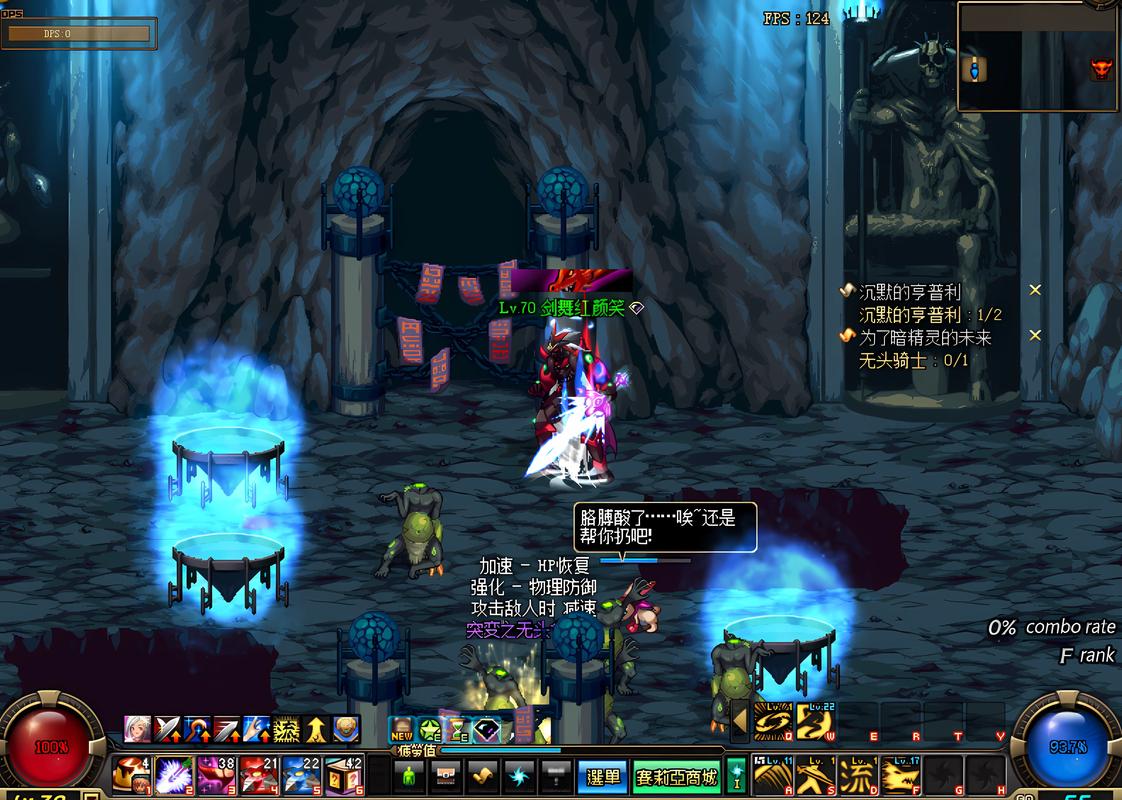Viewport: 1122px width, 800px height.
Task: Dismiss the 沉默的亨普利 quest tracker entry
Action: click(1035, 290)
